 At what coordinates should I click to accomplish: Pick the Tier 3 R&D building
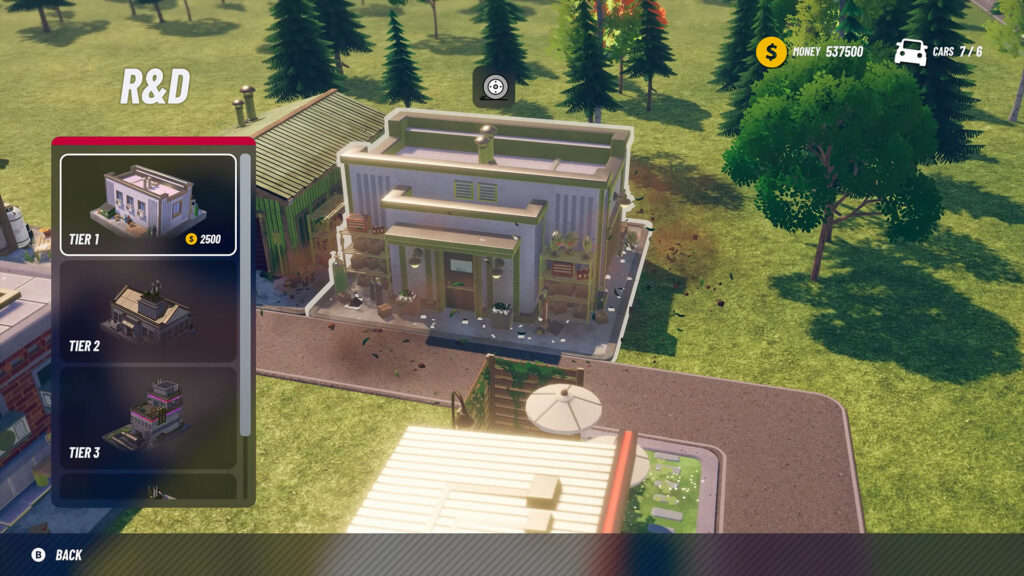tap(148, 416)
